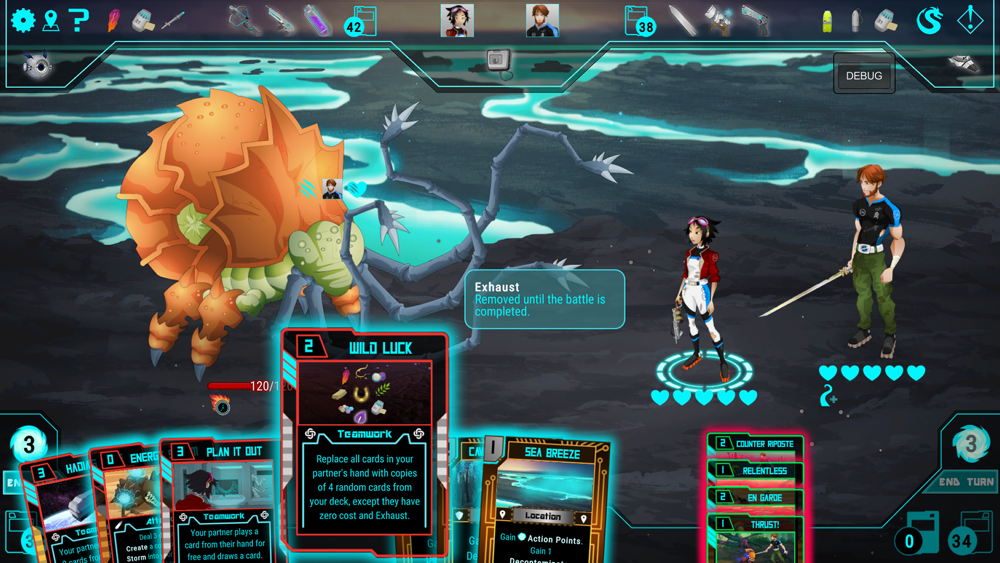Image resolution: width=1000 pixels, height=563 pixels.
Task: Open the right deck showing 38 cards
Action: coord(640,21)
